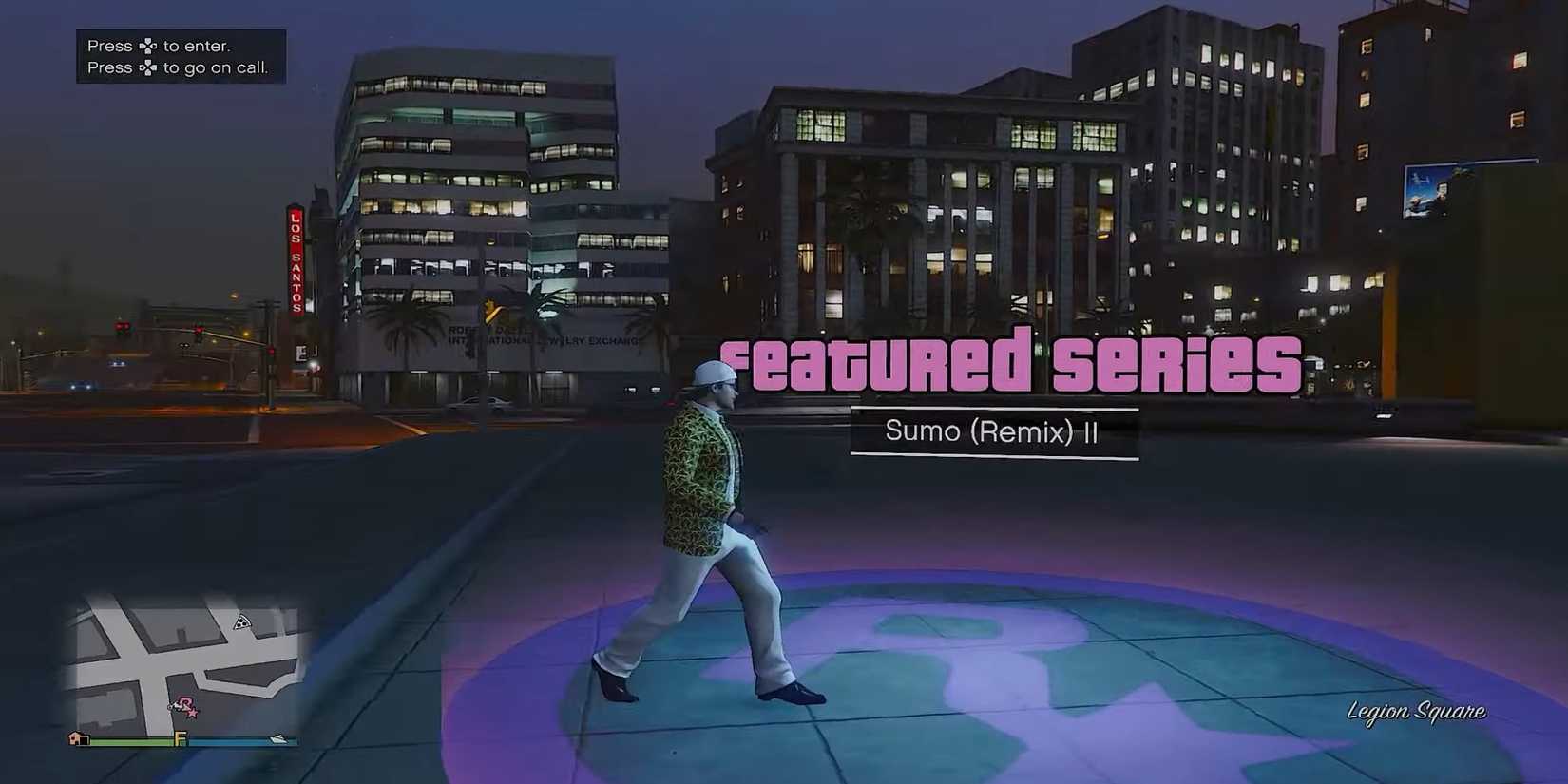1568x784 pixels.
Task: Select the Sumo (Remix) II event label
Action: point(993,431)
